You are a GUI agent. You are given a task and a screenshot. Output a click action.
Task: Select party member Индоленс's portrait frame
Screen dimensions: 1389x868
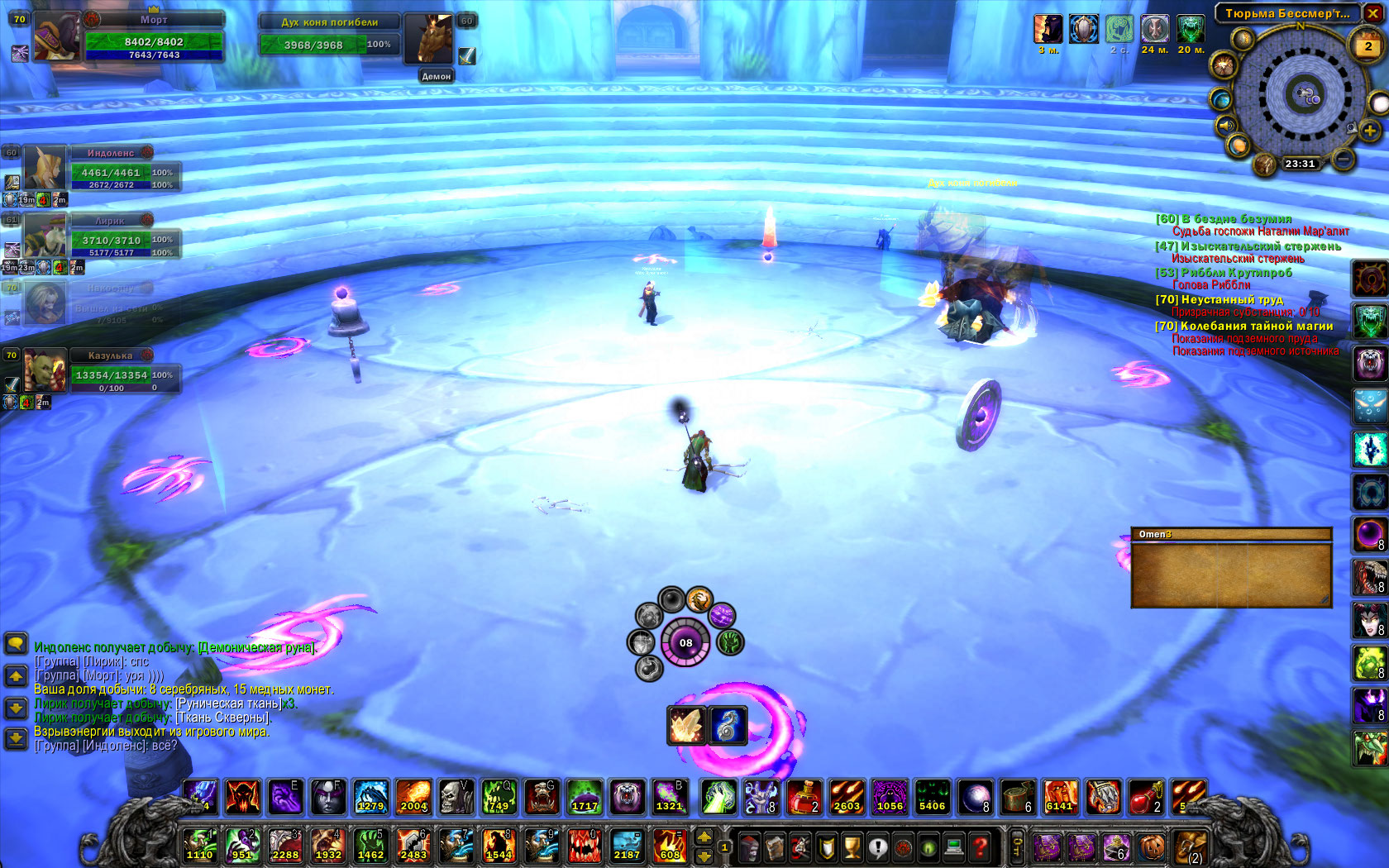(43, 168)
